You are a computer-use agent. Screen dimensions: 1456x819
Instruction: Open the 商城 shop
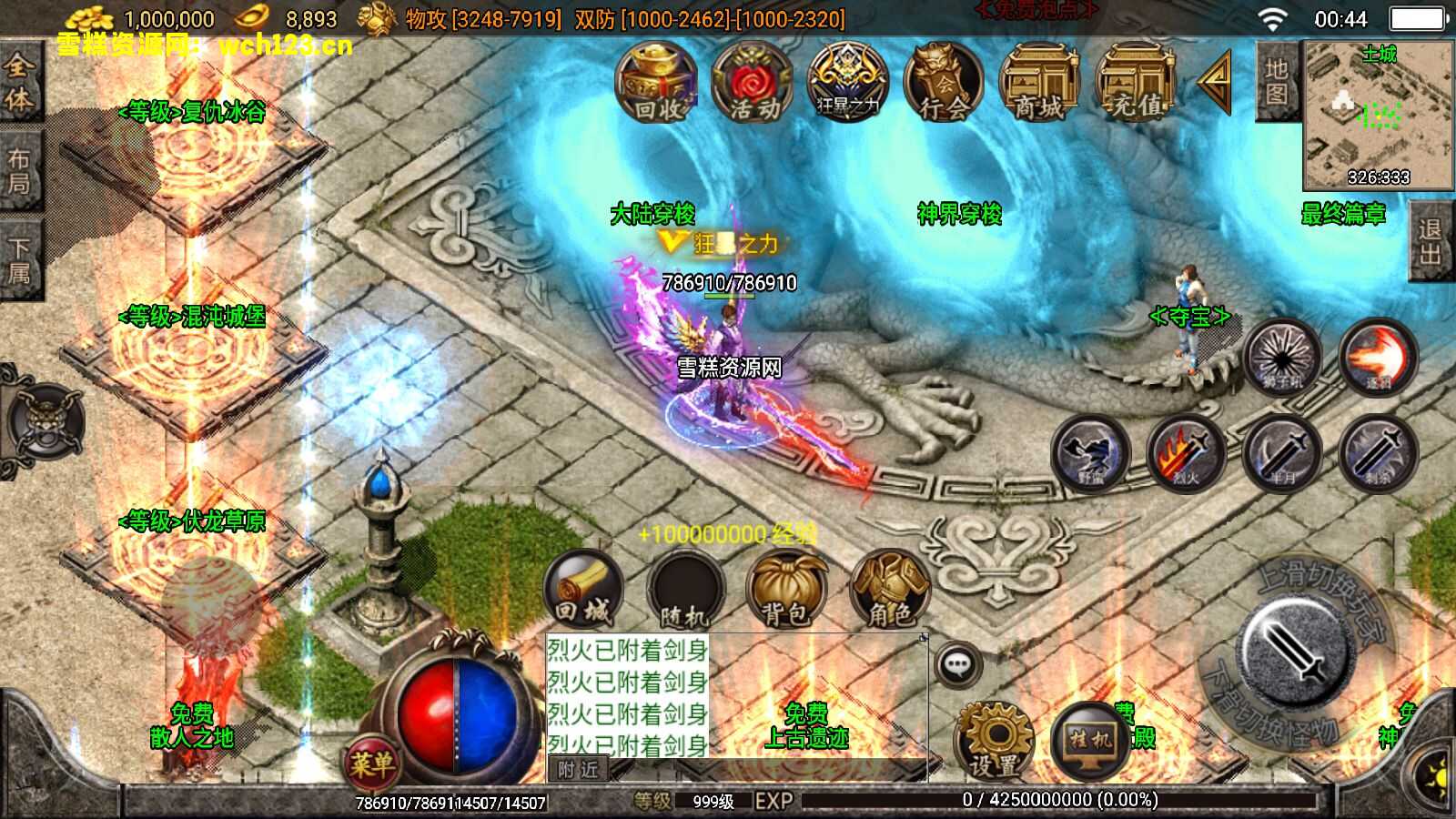(x=1039, y=82)
